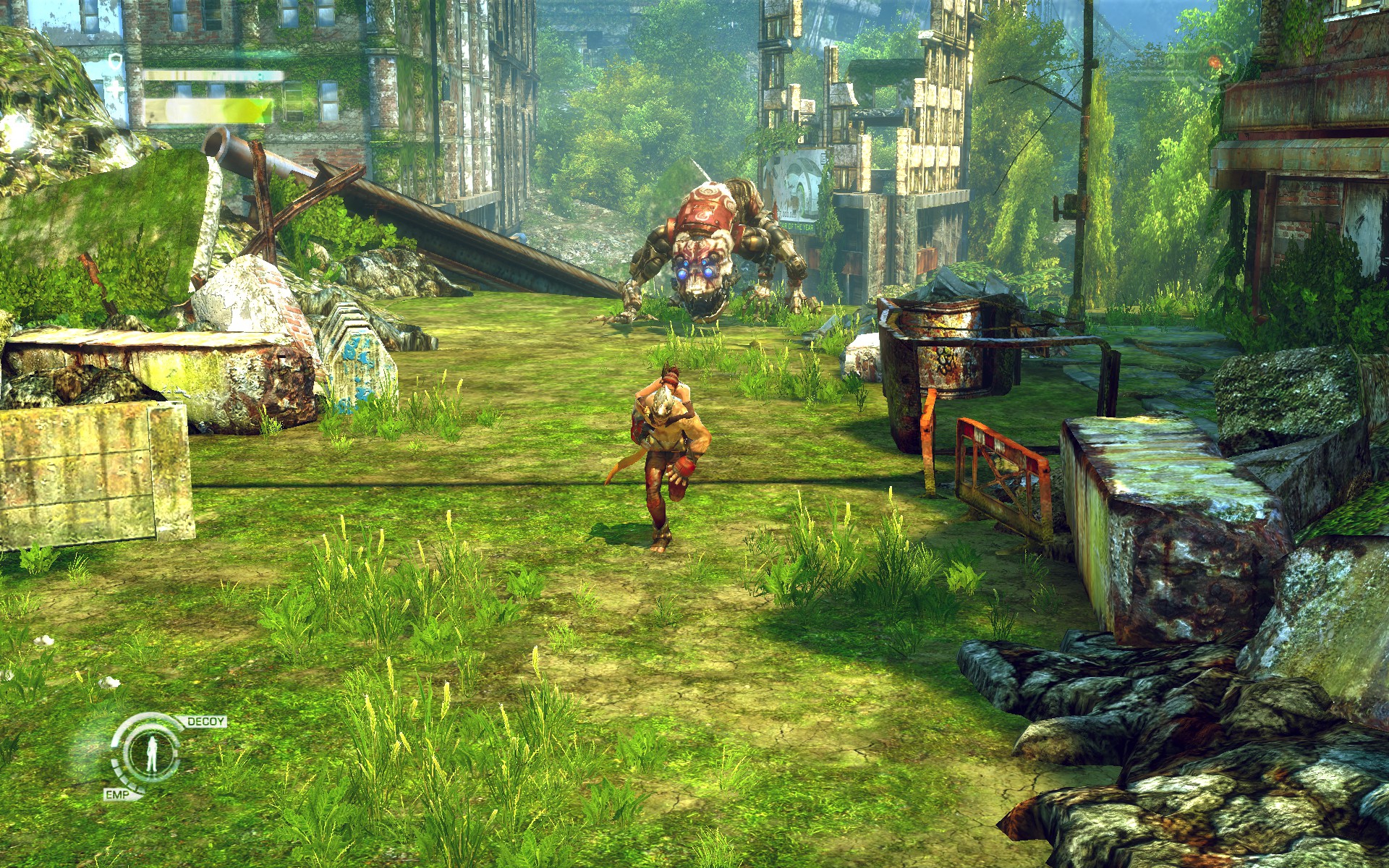The width and height of the screenshot is (1389, 868).
Task: Click Trip's silhouette in the command wheel
Action: [151, 755]
